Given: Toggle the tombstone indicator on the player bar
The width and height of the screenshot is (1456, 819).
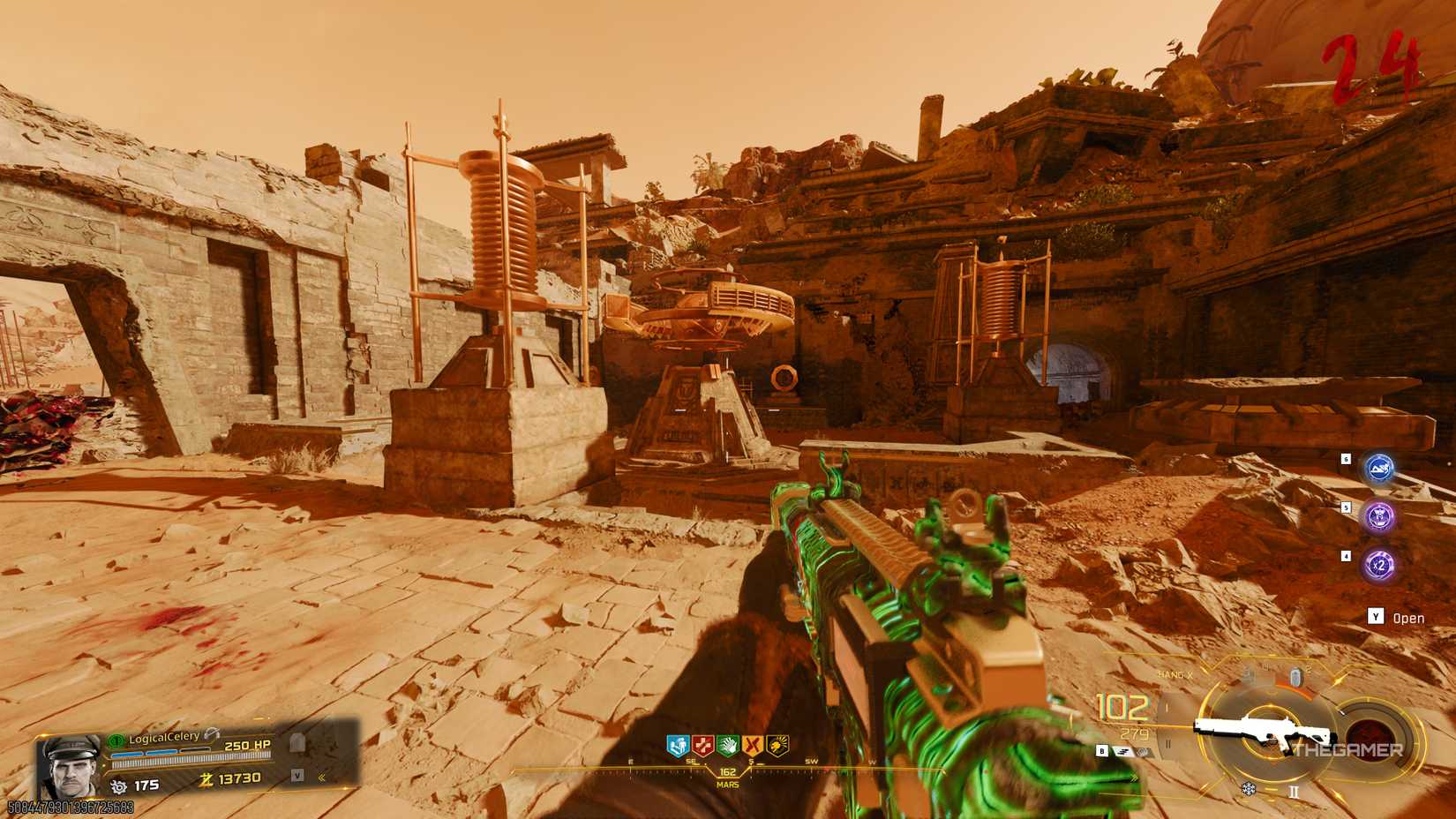Looking at the screenshot, I should (x=296, y=744).
